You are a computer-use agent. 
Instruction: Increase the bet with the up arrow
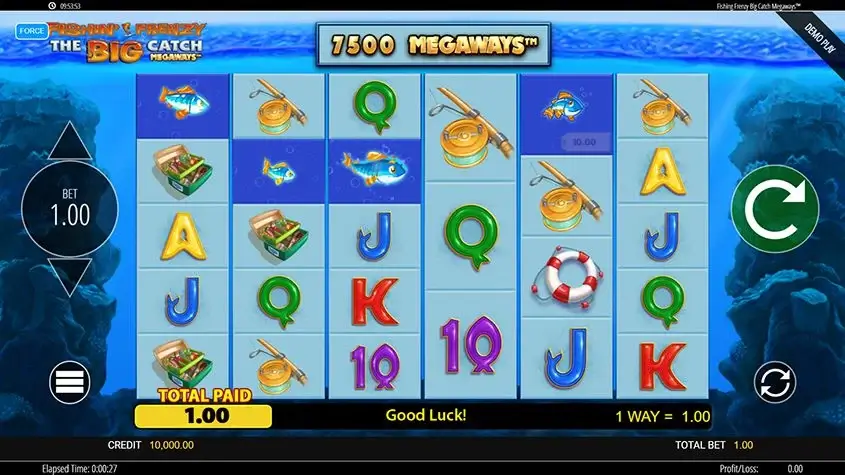[x=69, y=142]
